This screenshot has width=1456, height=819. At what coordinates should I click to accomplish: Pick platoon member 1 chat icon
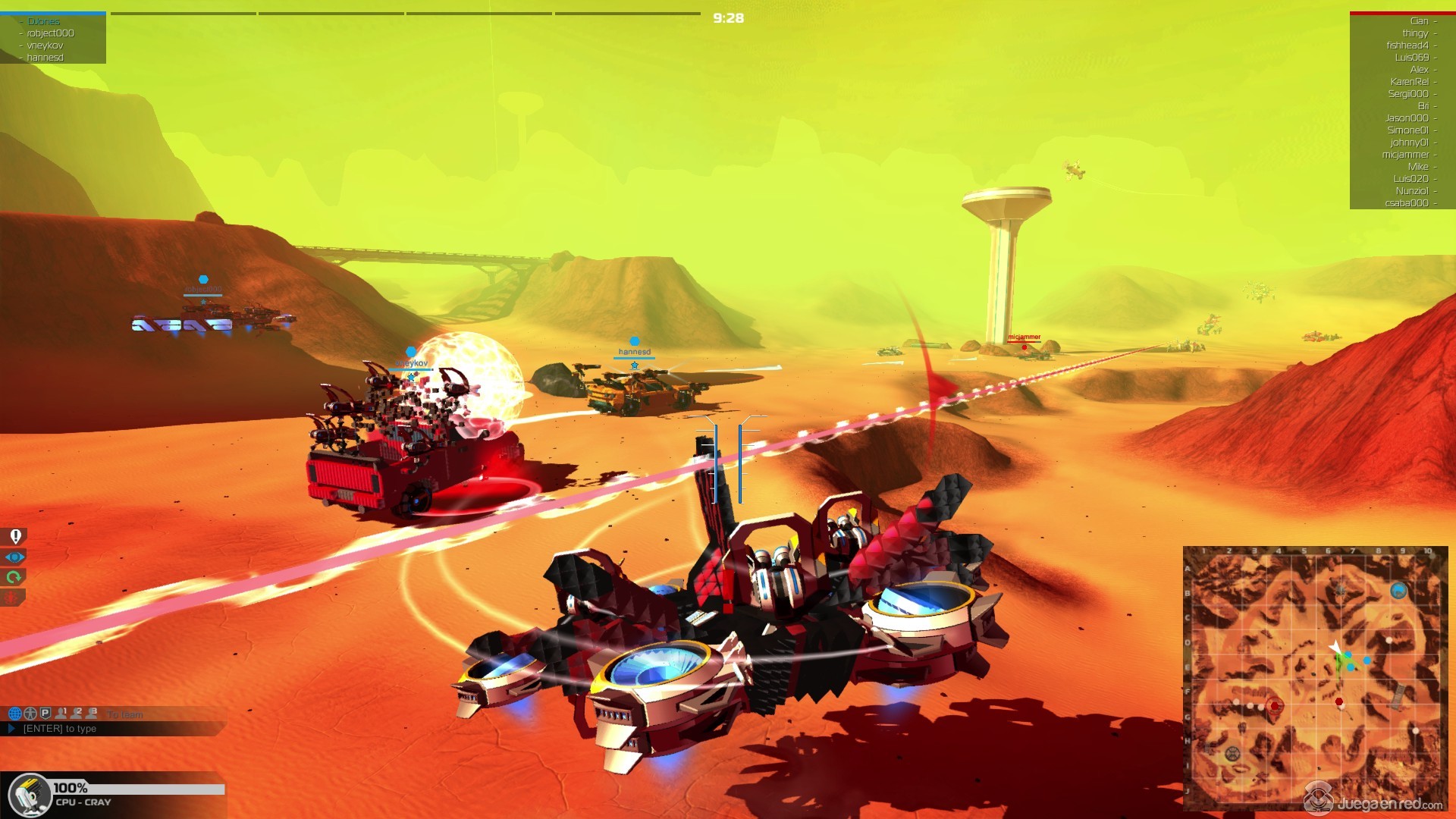[61, 714]
